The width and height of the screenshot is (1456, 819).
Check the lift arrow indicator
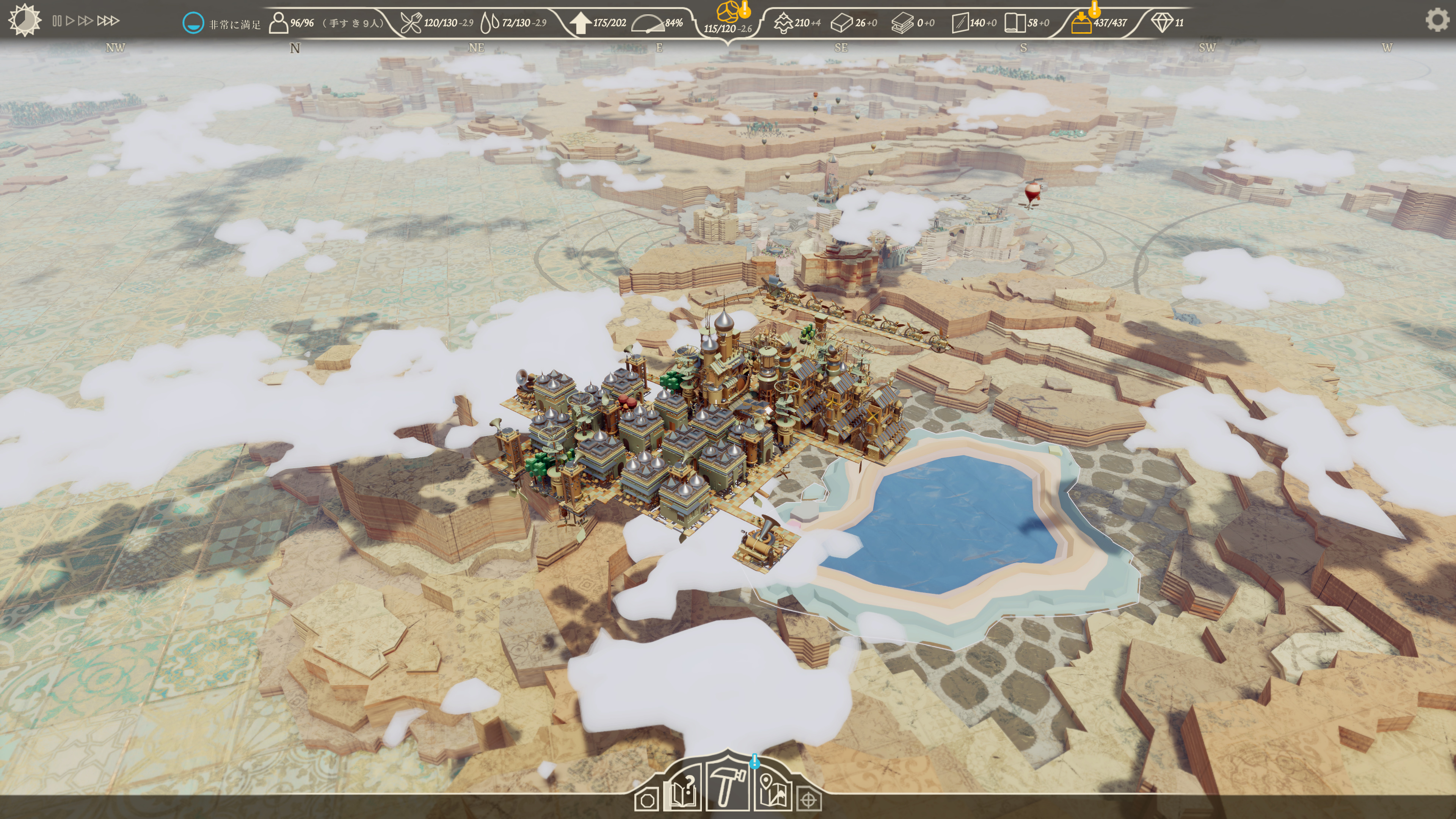[580, 23]
